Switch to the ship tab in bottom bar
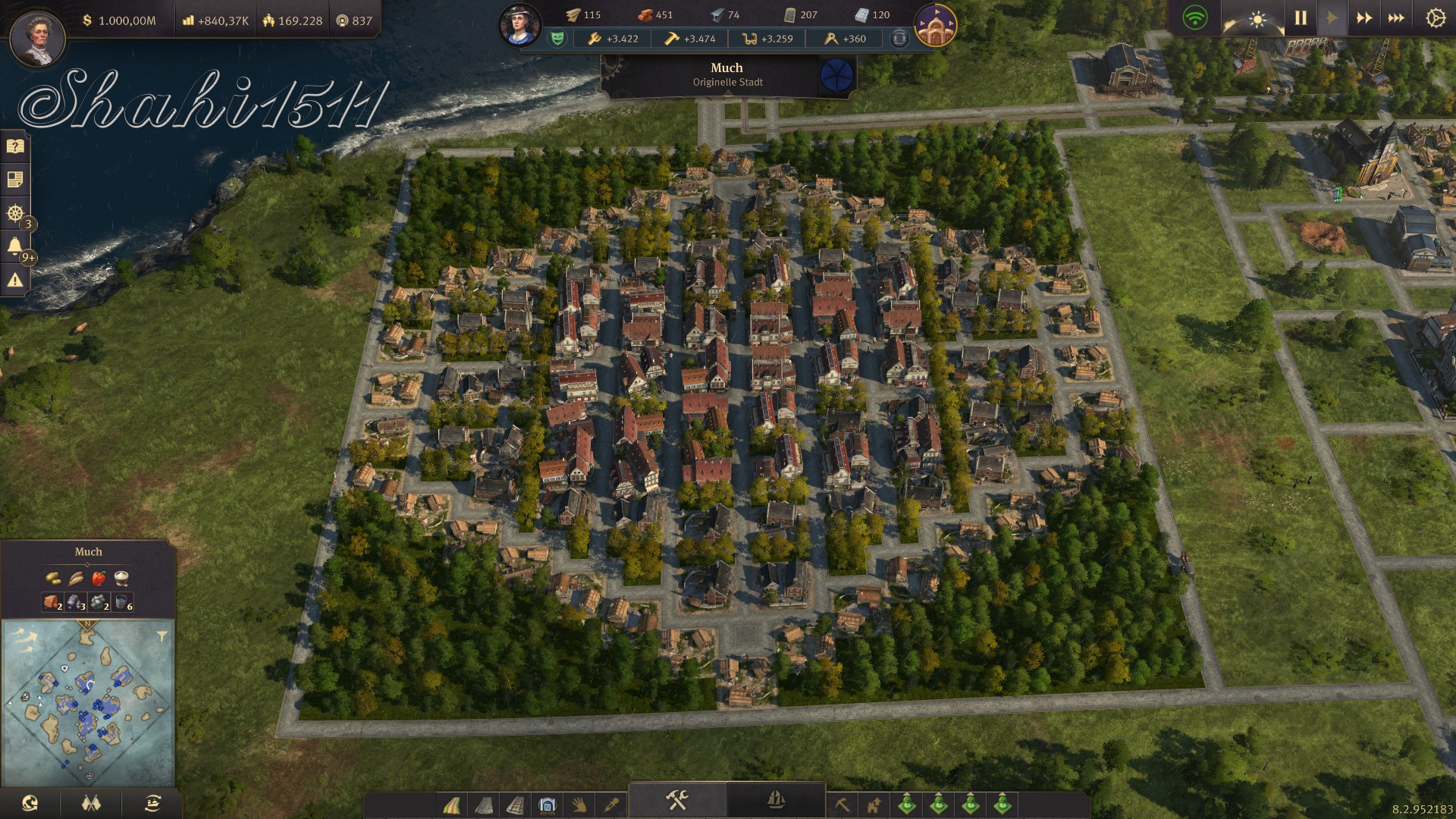This screenshot has height=819, width=1456. click(776, 800)
